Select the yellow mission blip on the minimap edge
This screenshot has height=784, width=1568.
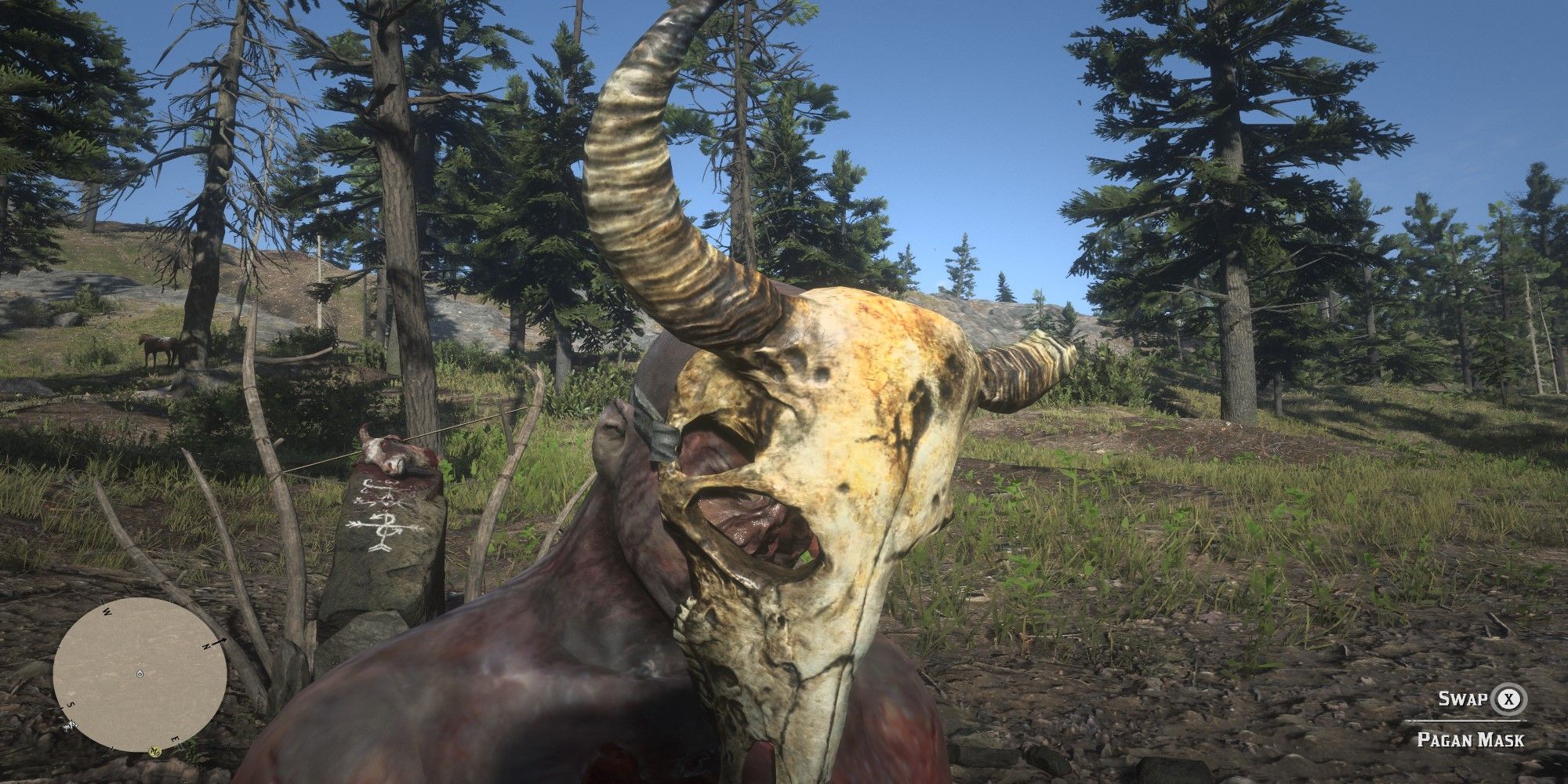point(154,751)
